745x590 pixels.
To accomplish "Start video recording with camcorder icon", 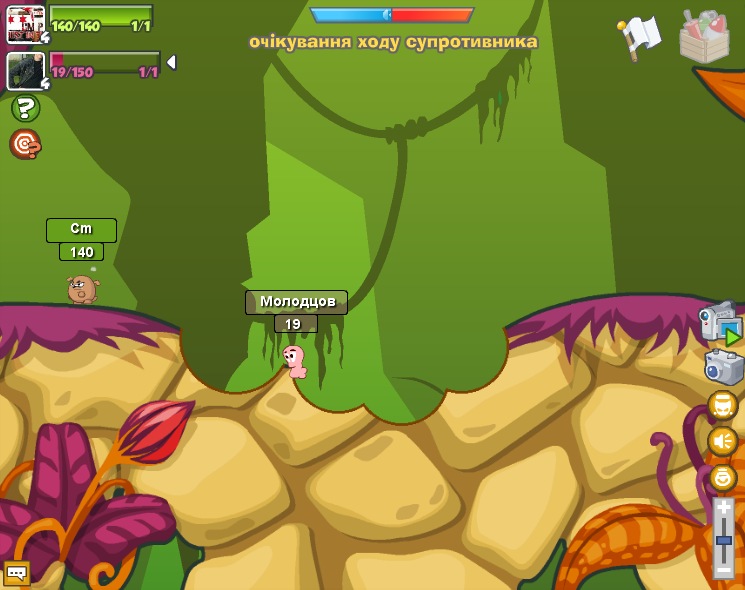I will (x=721, y=322).
